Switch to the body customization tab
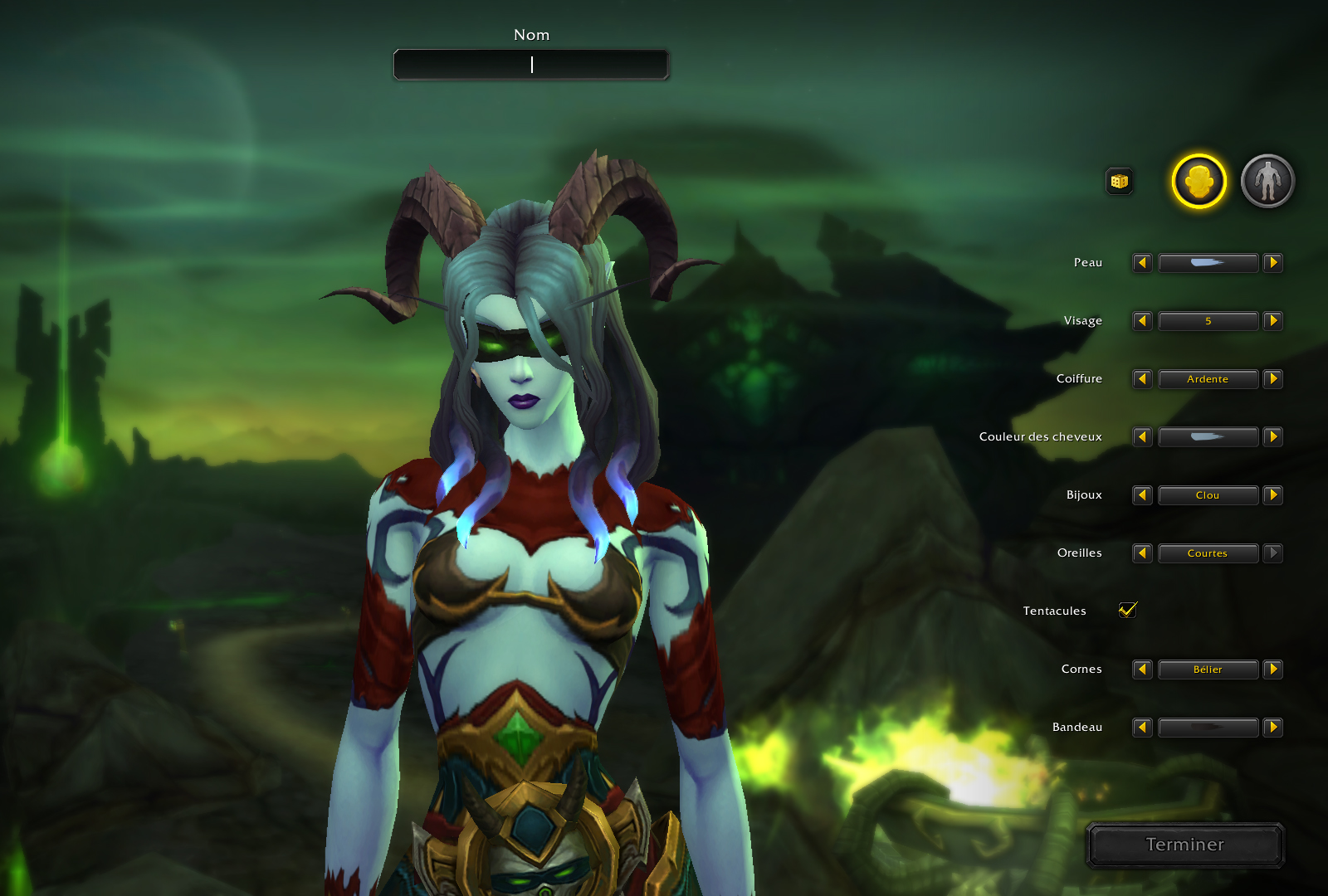1328x896 pixels. [1267, 181]
